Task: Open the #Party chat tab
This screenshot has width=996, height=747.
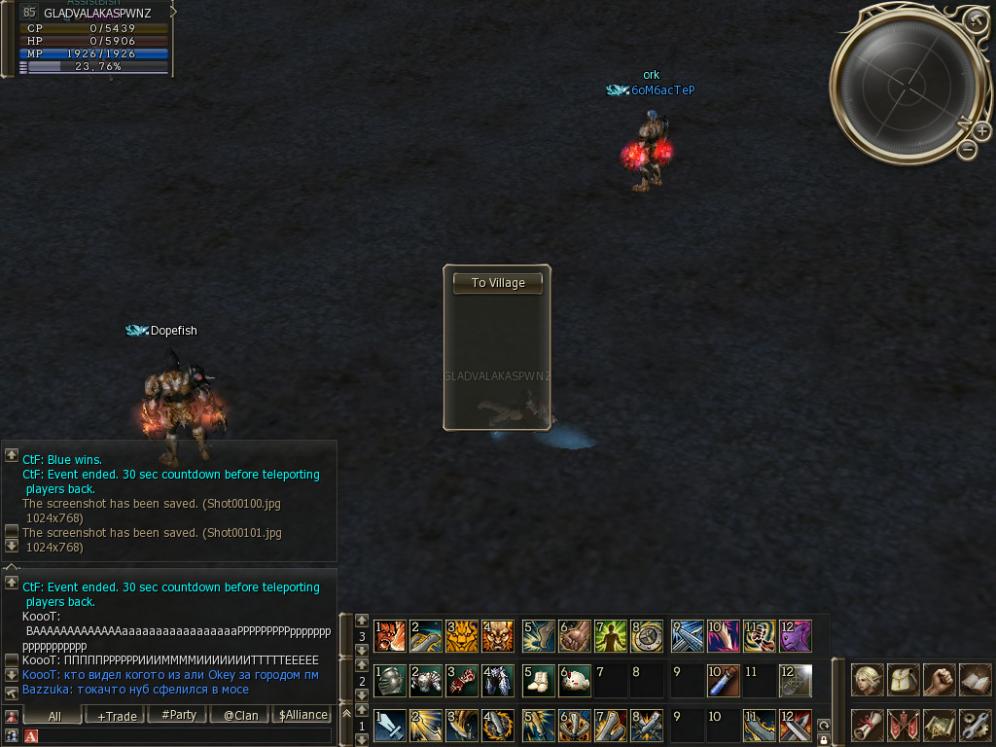Action: pyautogui.click(x=178, y=716)
